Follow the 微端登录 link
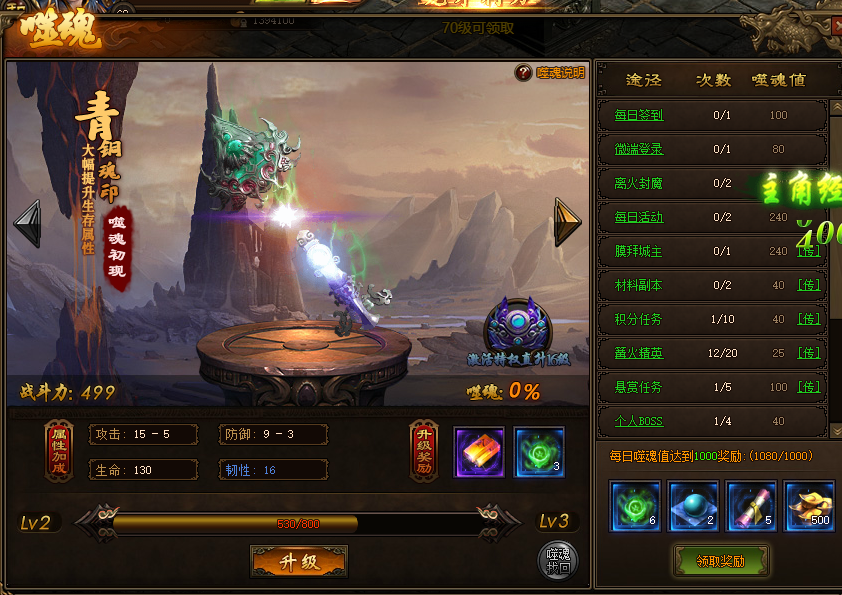 tap(639, 149)
